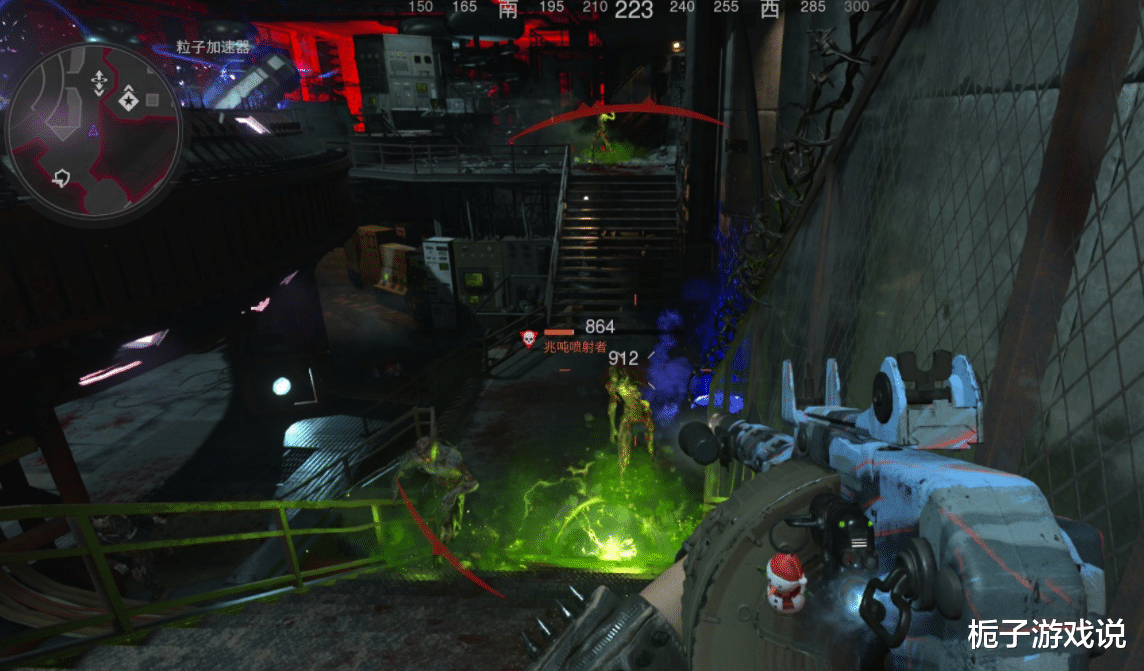
Task: Select the star diamond objective marker on minimap
Action: [x=129, y=99]
